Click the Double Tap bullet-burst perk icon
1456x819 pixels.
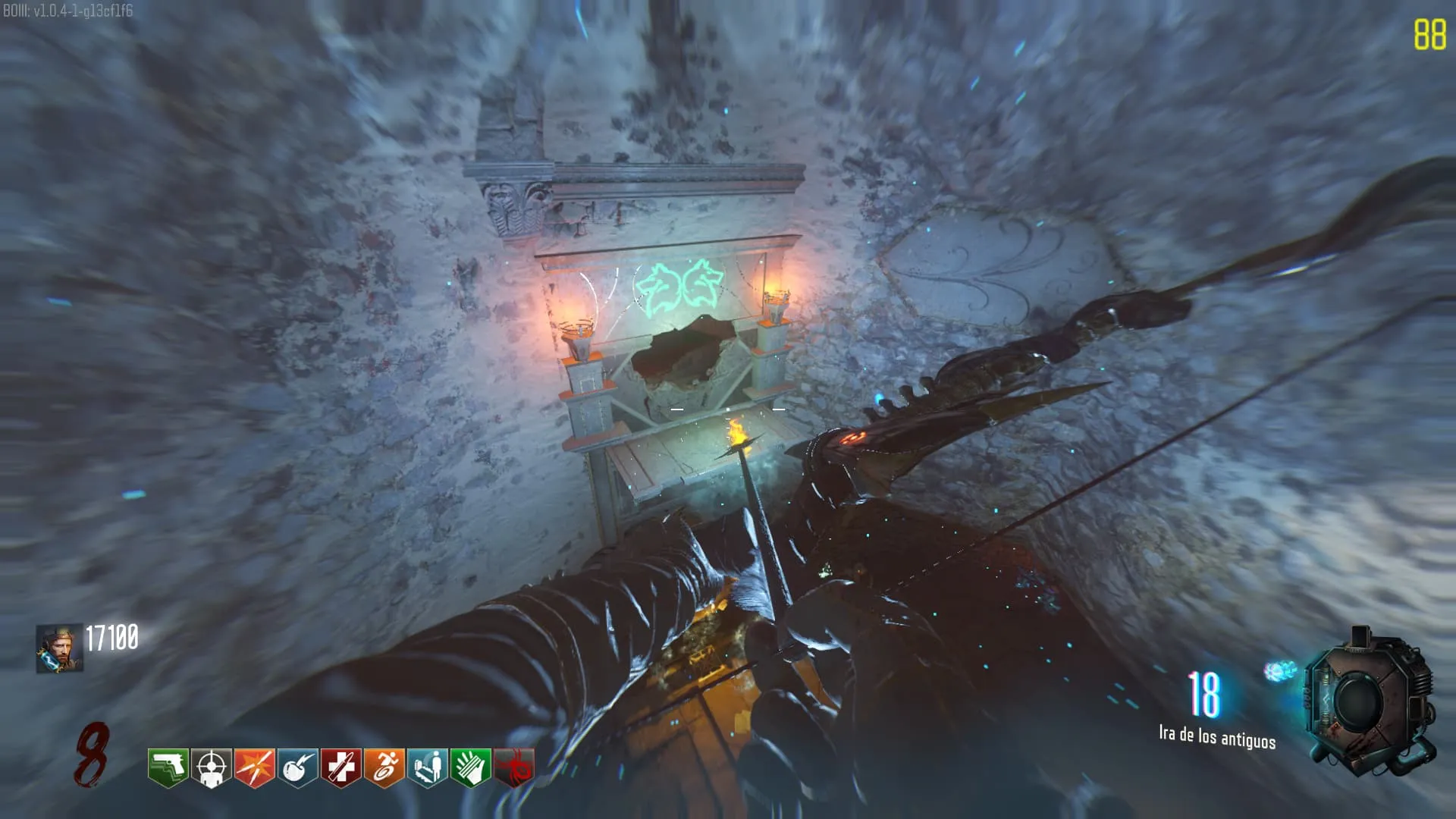[x=254, y=767]
